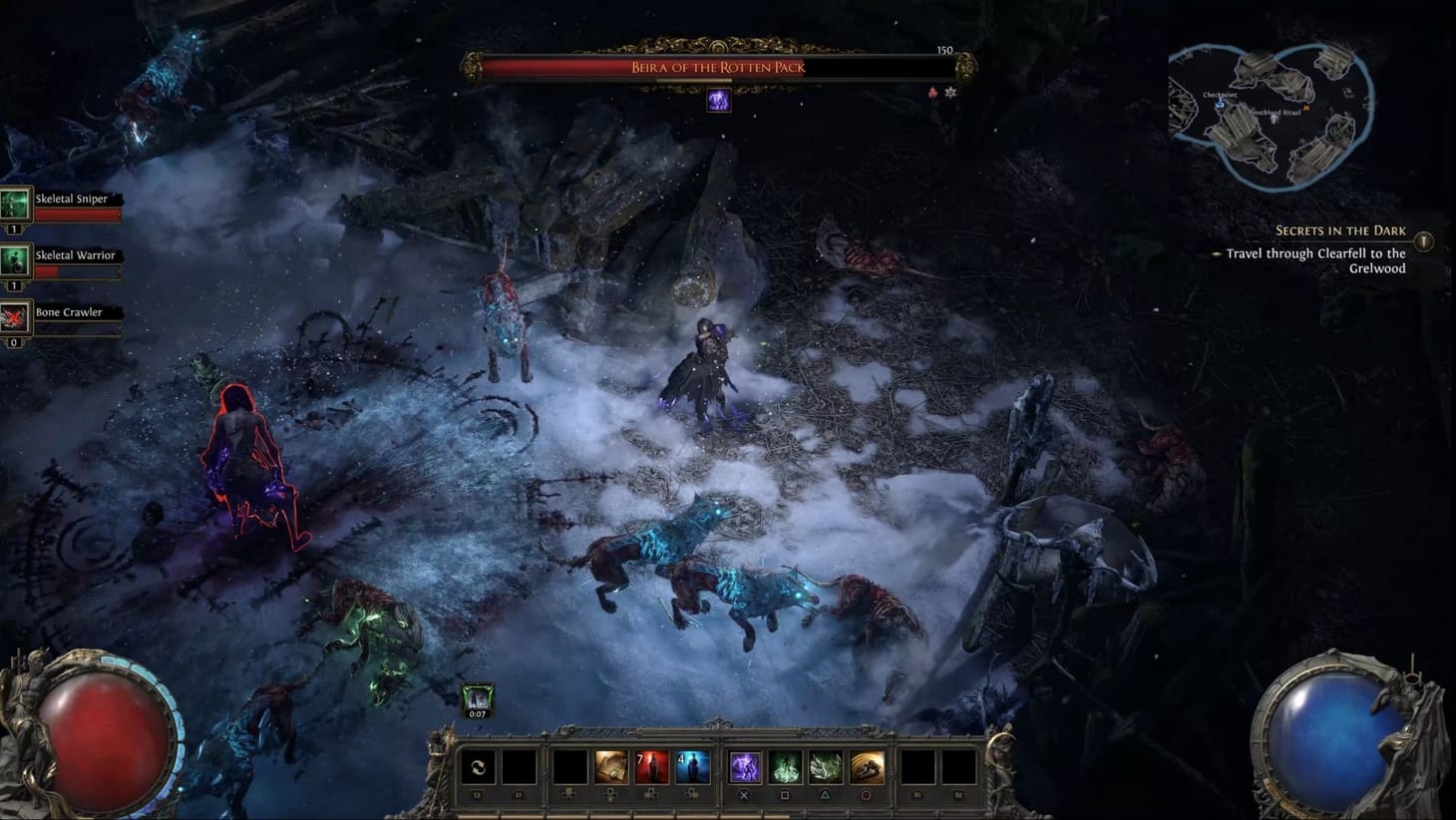This screenshot has height=820, width=1456.
Task: Click the Frostblood Ritual label on the minimap
Action: (x=1276, y=112)
